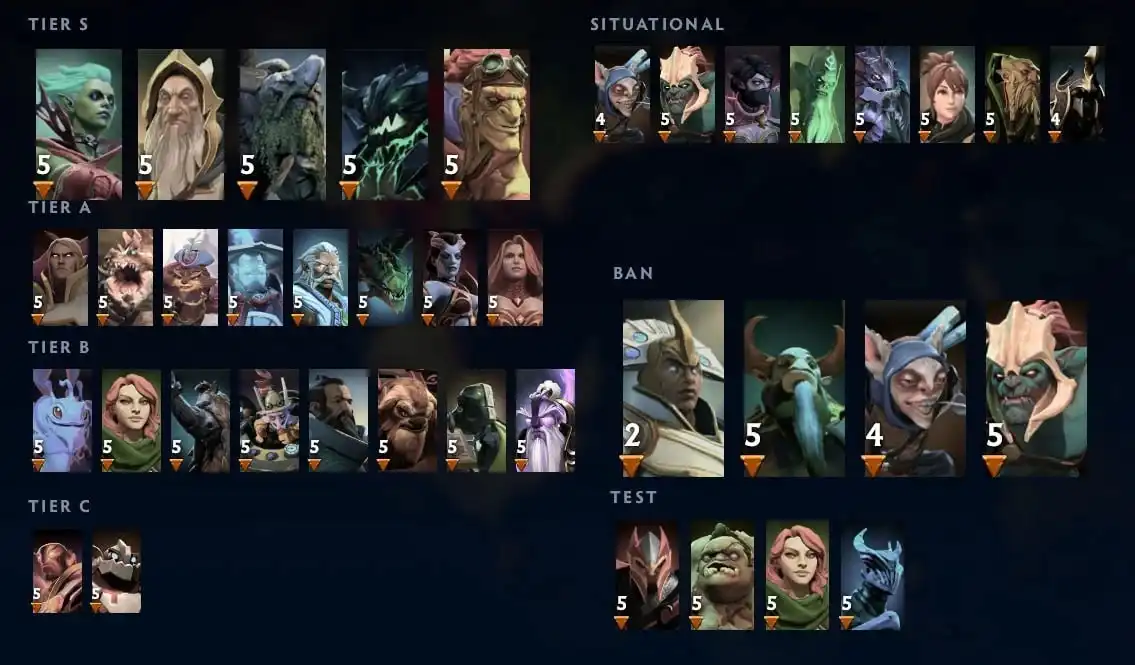The image size is (1135, 665).
Task: Choose the Marci hero portrait
Action: point(947,94)
